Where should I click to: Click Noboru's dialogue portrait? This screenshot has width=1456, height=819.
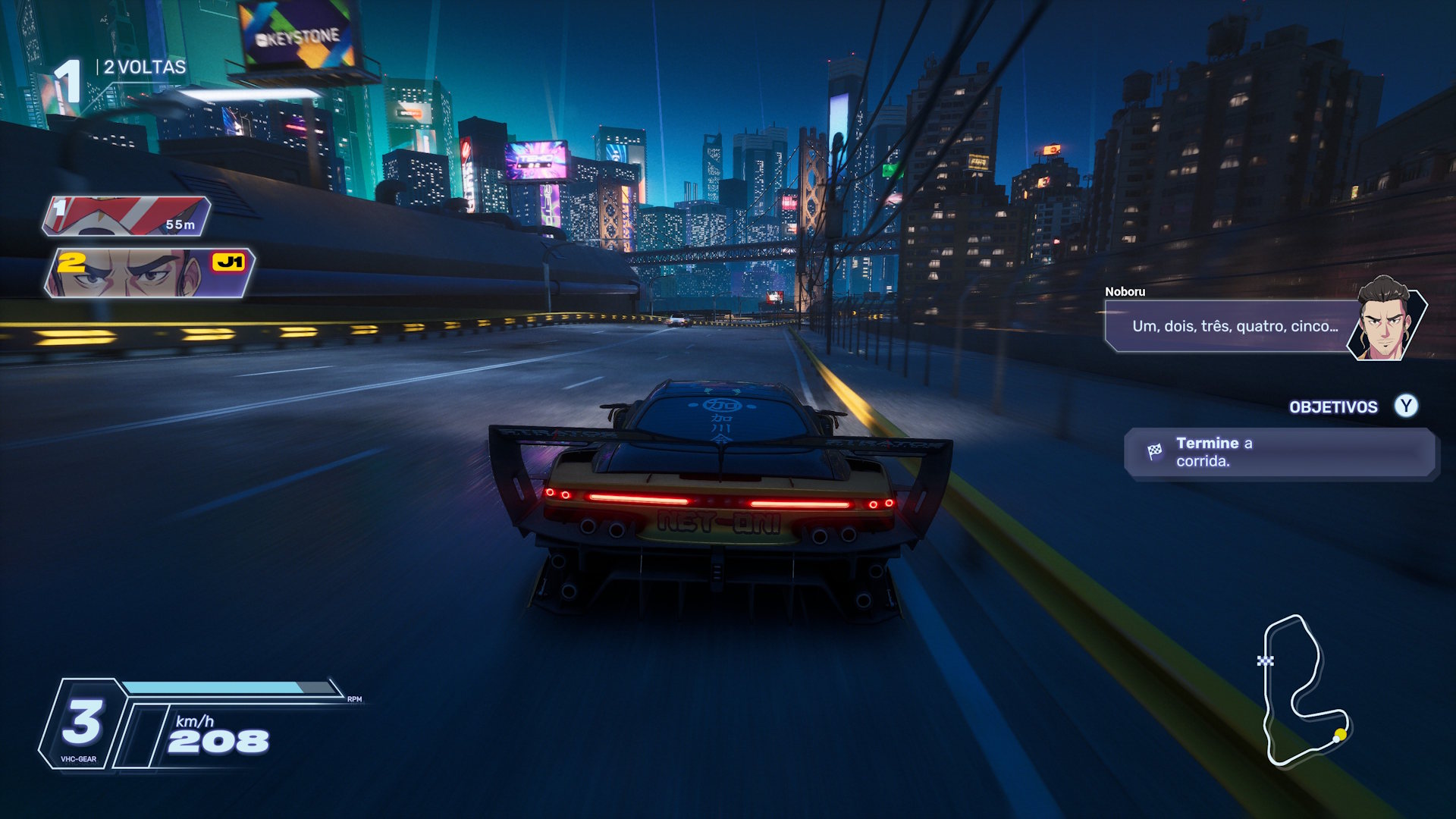coord(1385,320)
